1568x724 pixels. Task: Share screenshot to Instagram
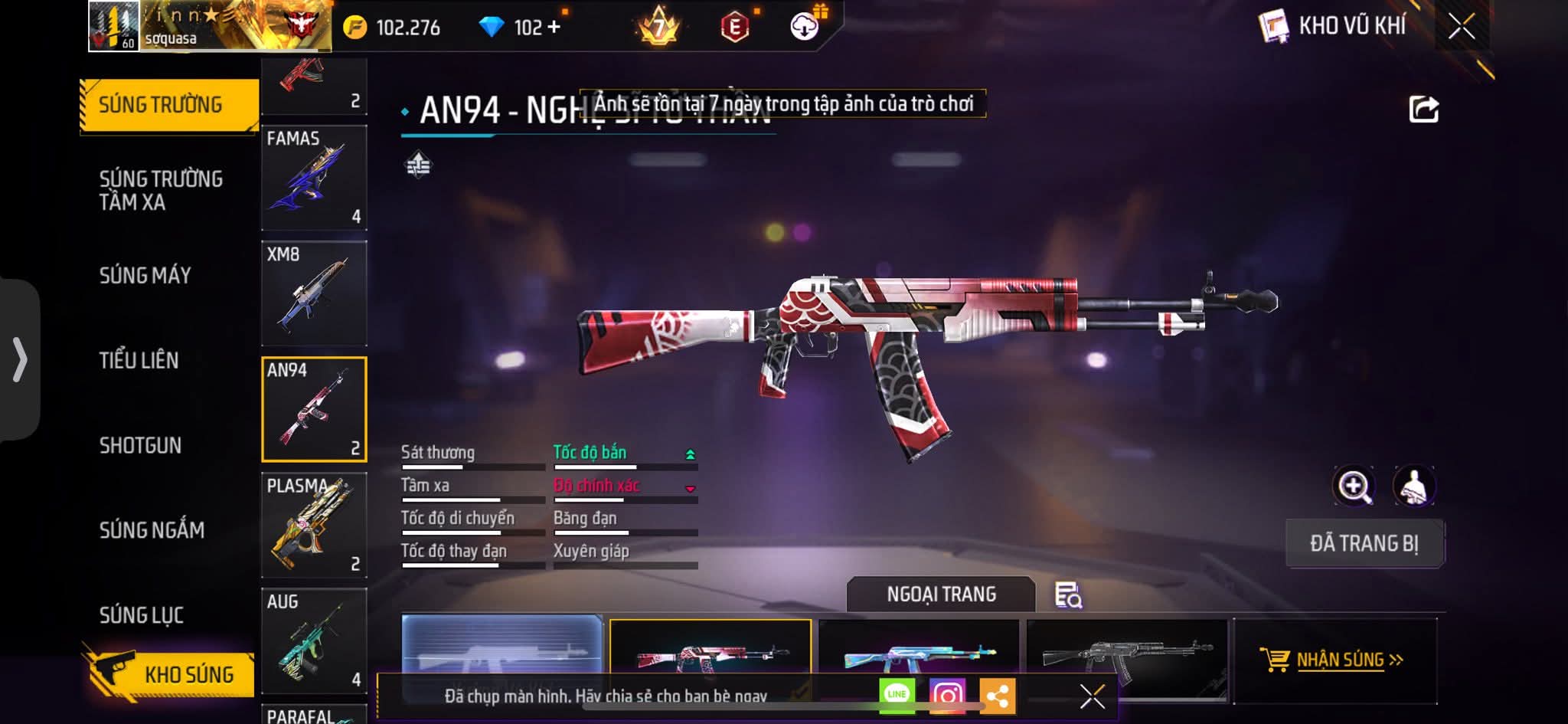[x=947, y=695]
